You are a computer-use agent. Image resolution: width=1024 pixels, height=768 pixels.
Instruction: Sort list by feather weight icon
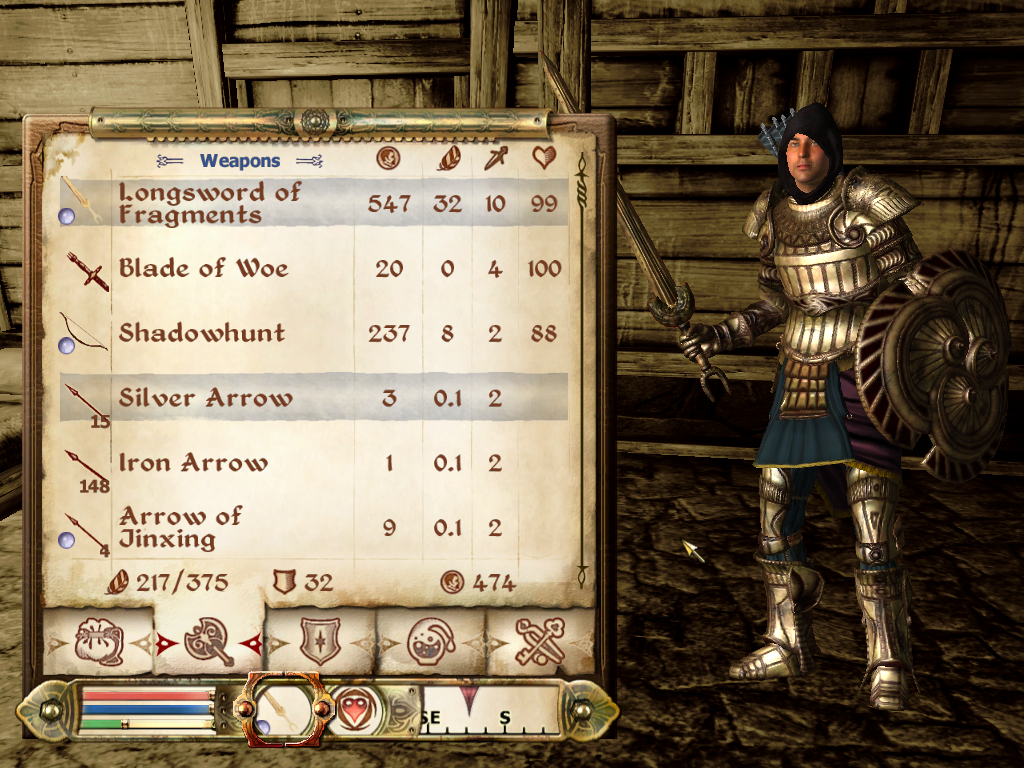tap(447, 158)
